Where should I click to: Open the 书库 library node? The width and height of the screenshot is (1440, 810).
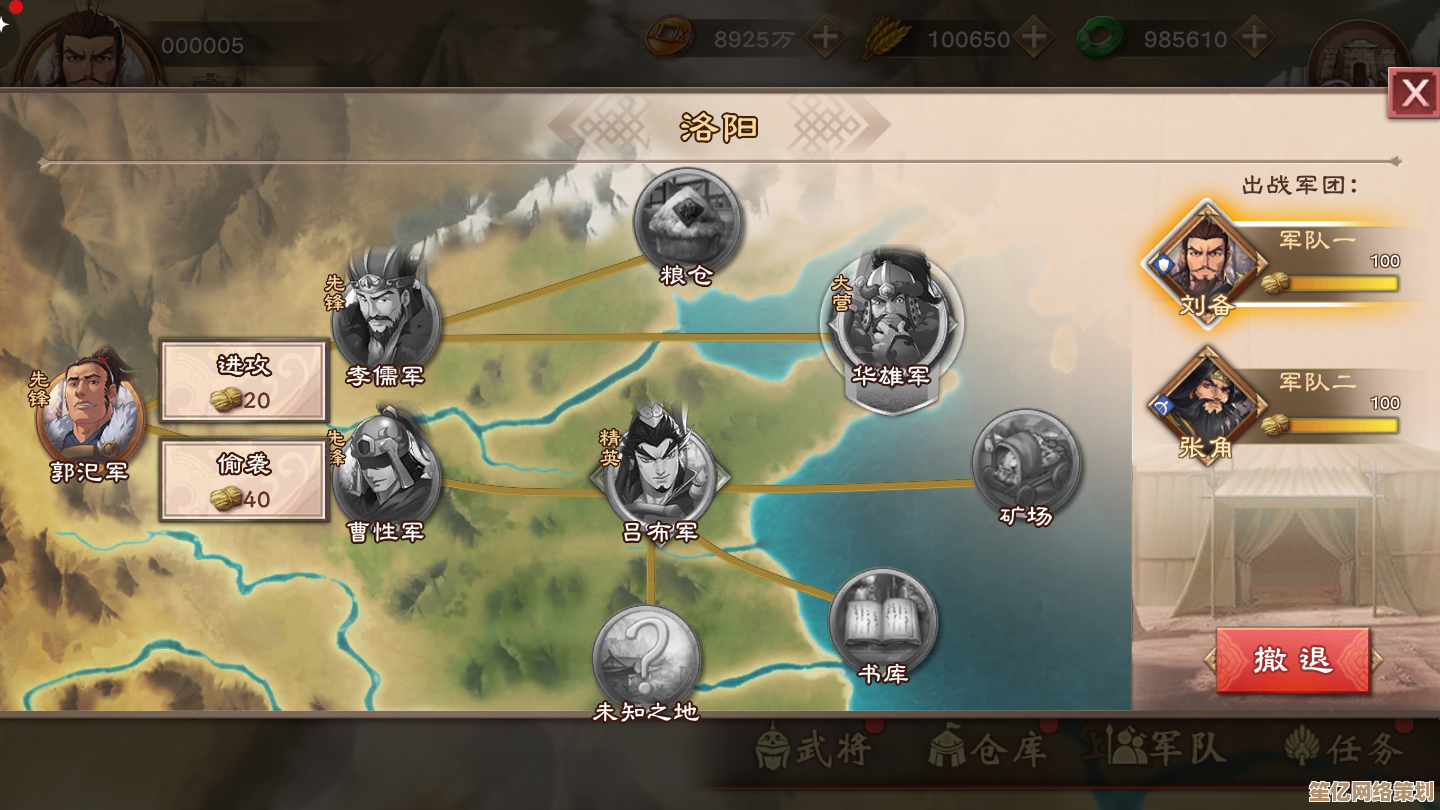click(x=883, y=622)
